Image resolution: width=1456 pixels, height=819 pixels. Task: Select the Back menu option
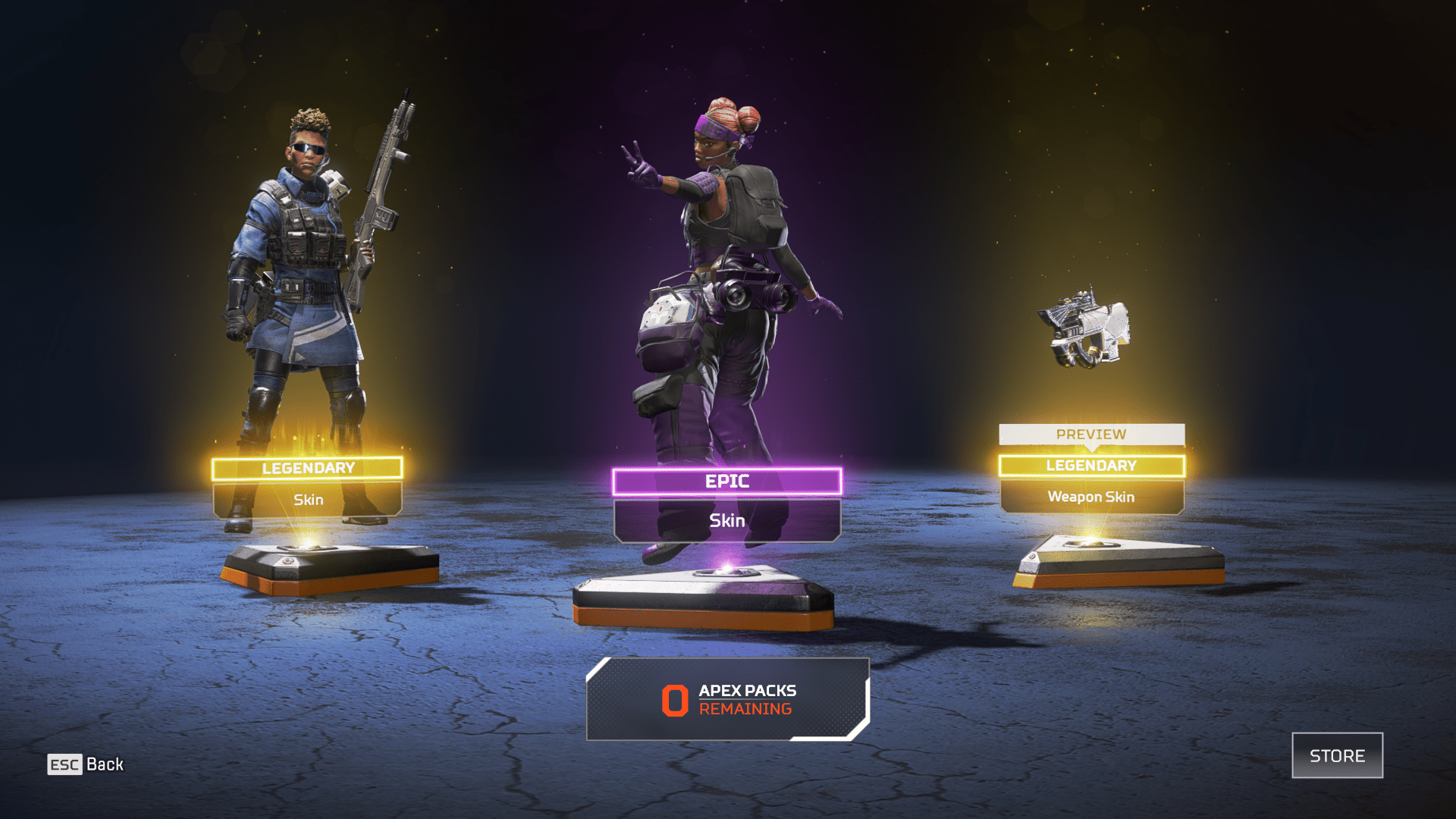tap(105, 764)
